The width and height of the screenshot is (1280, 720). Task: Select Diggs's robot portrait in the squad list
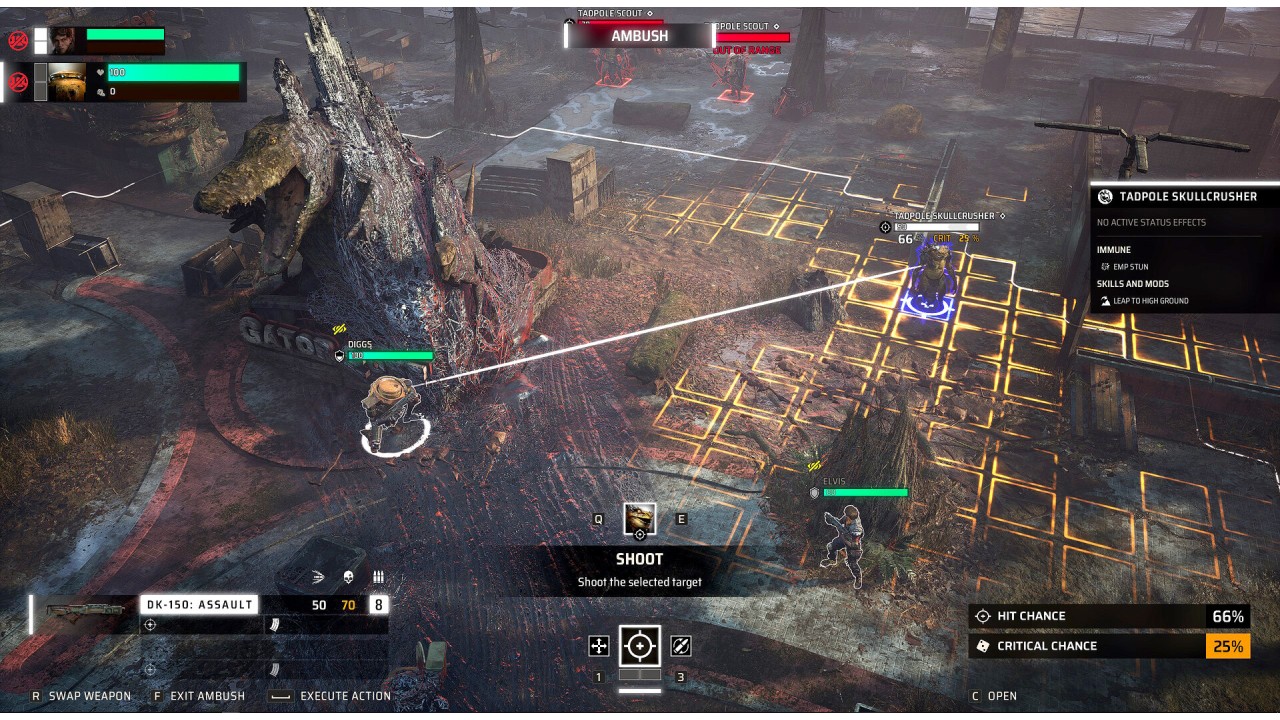coord(67,82)
